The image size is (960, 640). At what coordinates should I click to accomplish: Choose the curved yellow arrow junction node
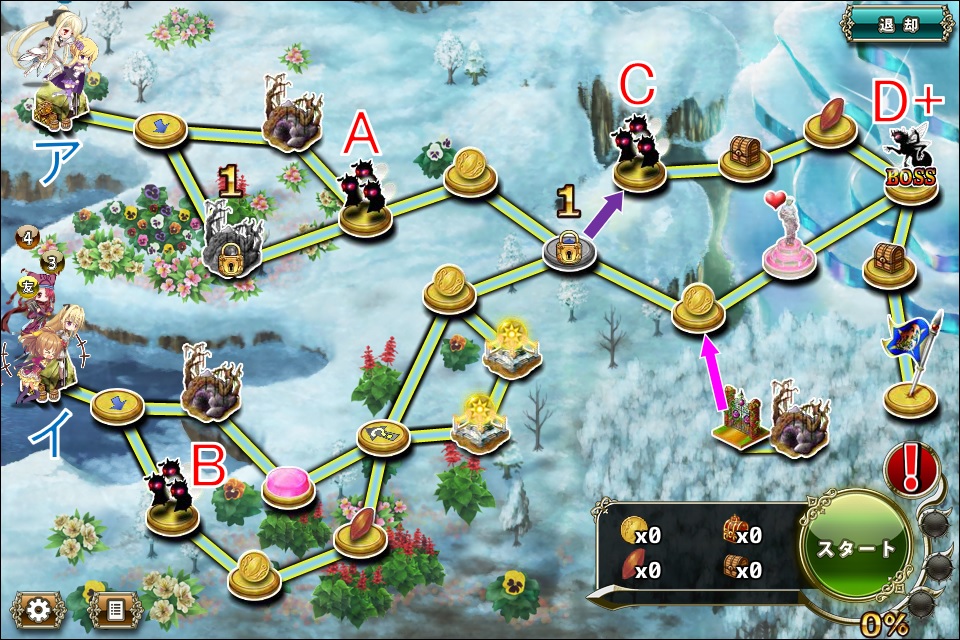[384, 435]
